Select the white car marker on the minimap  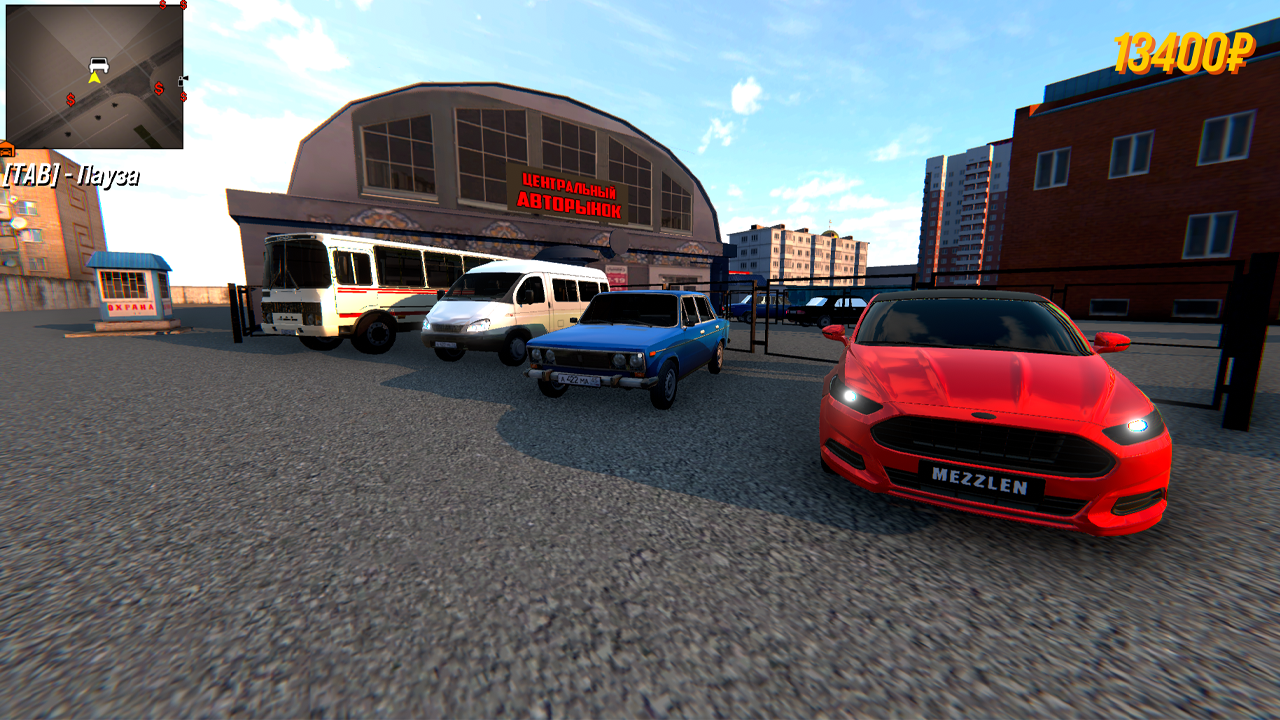pos(98,65)
